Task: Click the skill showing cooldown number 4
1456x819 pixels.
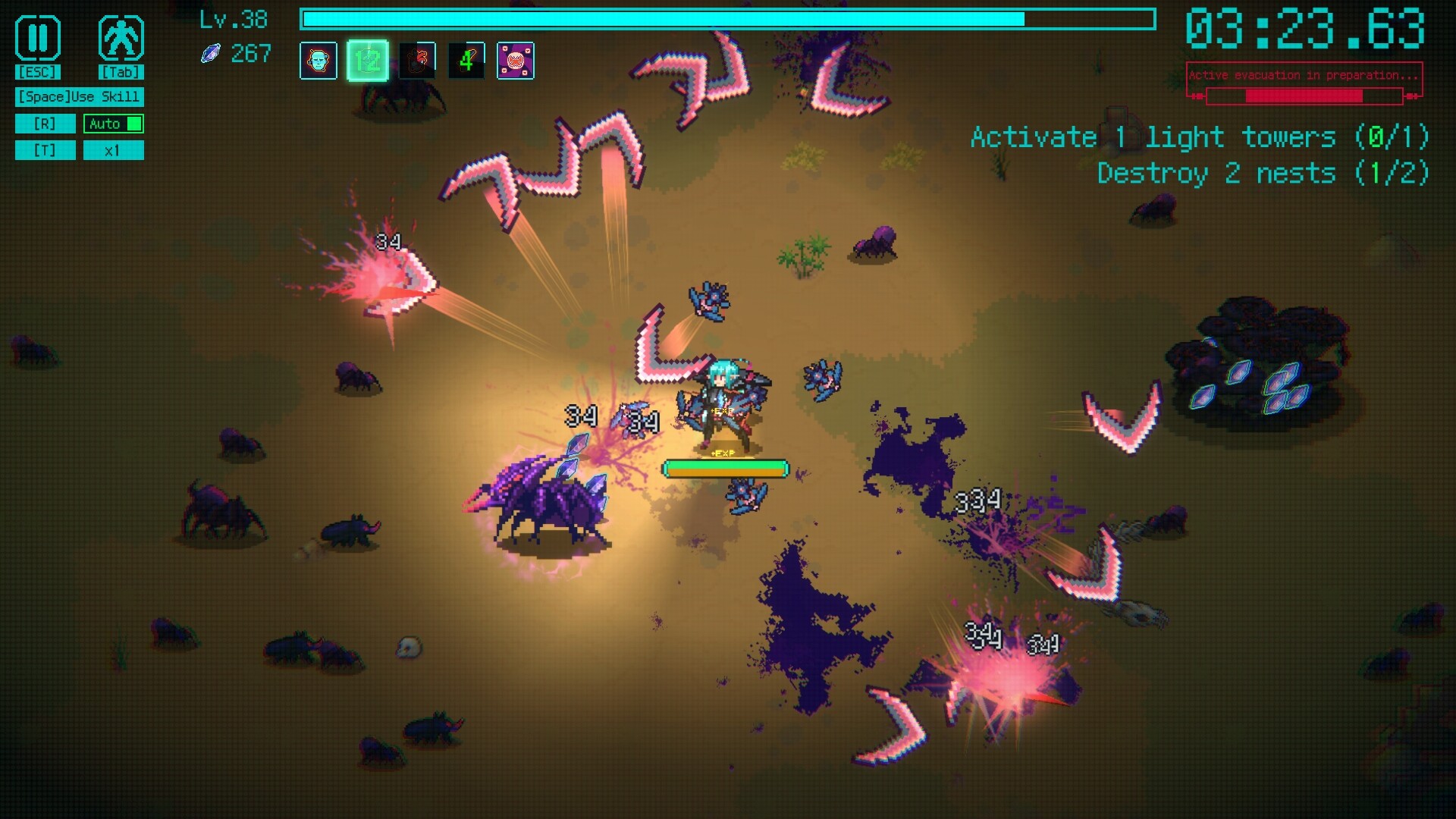Action: click(466, 61)
